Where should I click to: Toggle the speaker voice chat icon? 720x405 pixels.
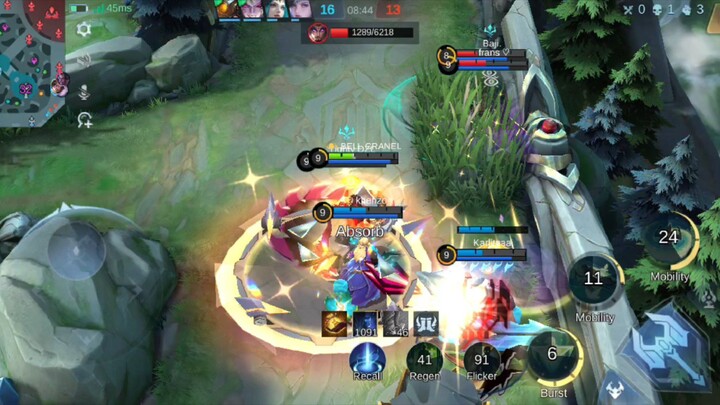coord(84,60)
